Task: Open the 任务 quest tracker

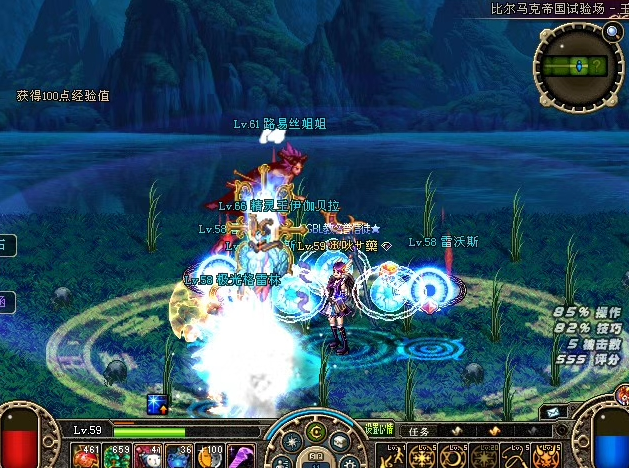Action: [420, 431]
